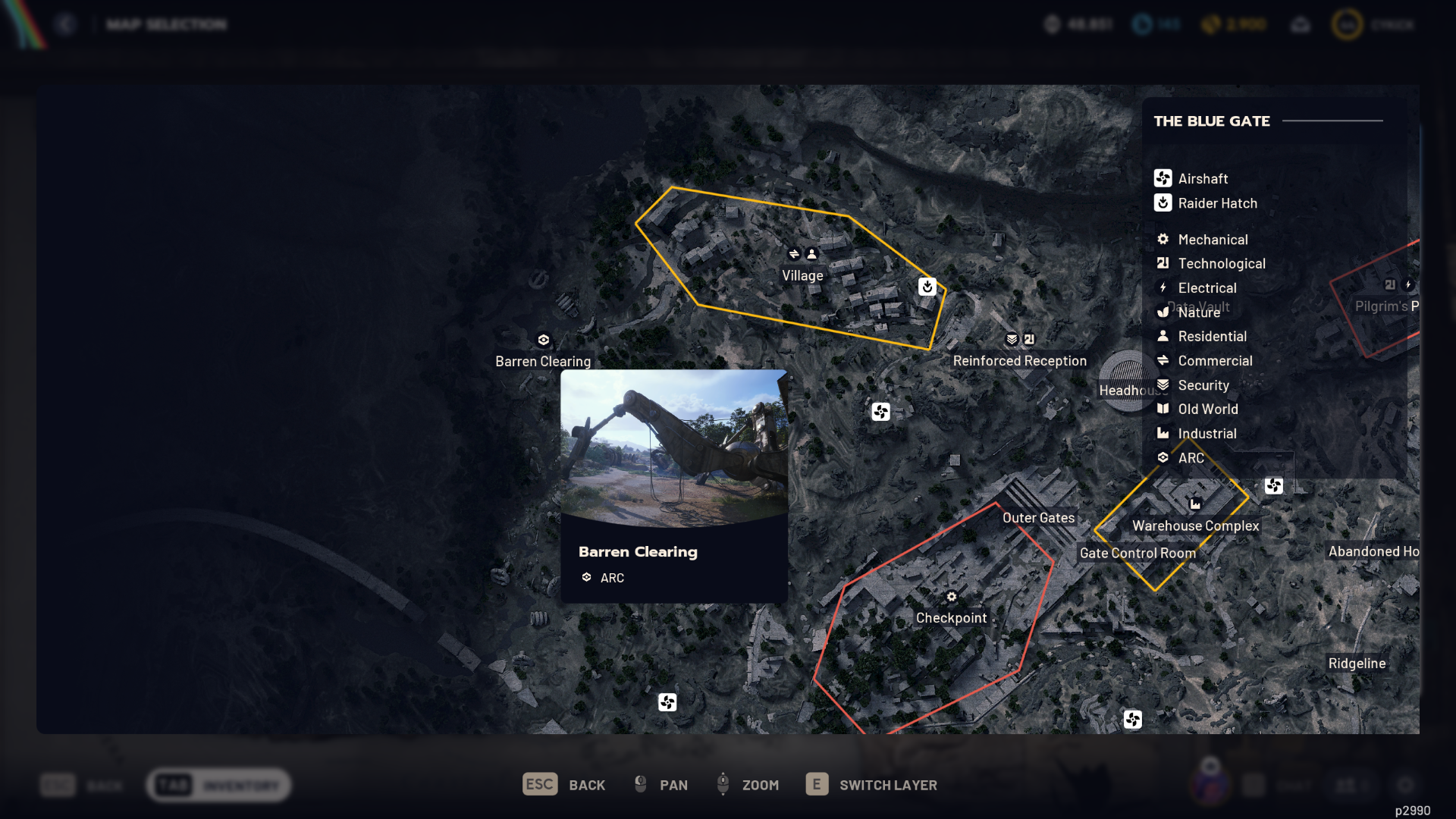Click the Barren Clearing preview thumbnail
The width and height of the screenshot is (1456, 819).
[x=673, y=444]
